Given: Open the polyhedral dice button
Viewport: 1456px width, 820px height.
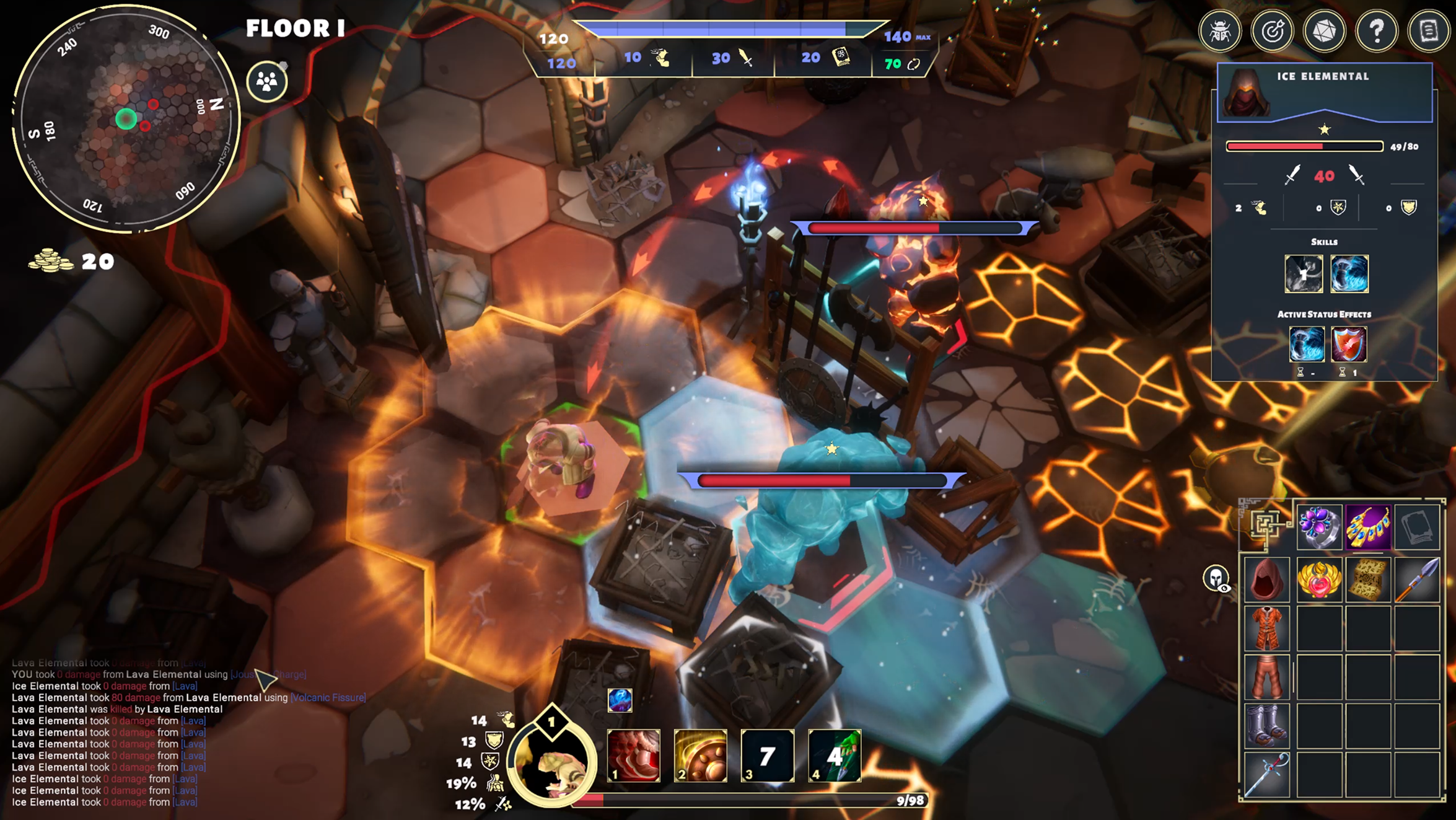Looking at the screenshot, I should [1324, 31].
